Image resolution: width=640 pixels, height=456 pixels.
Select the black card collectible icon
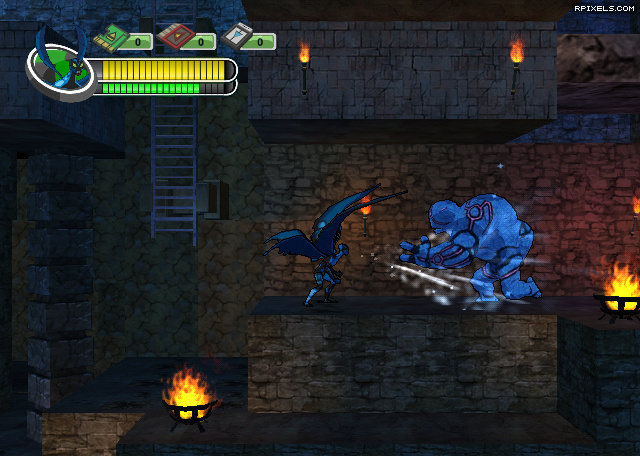[233, 39]
